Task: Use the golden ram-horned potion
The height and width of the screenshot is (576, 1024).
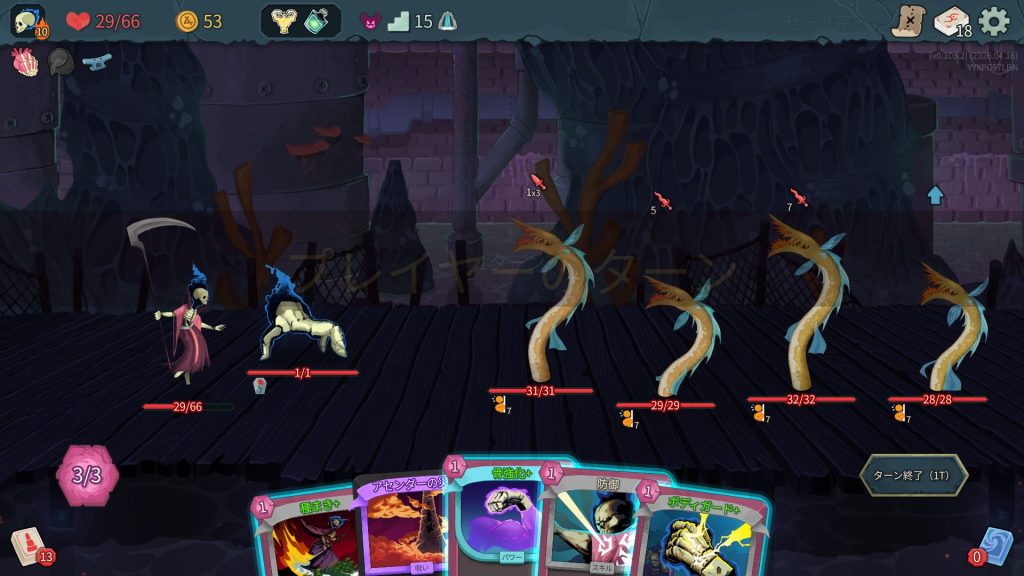Action: [x=283, y=21]
